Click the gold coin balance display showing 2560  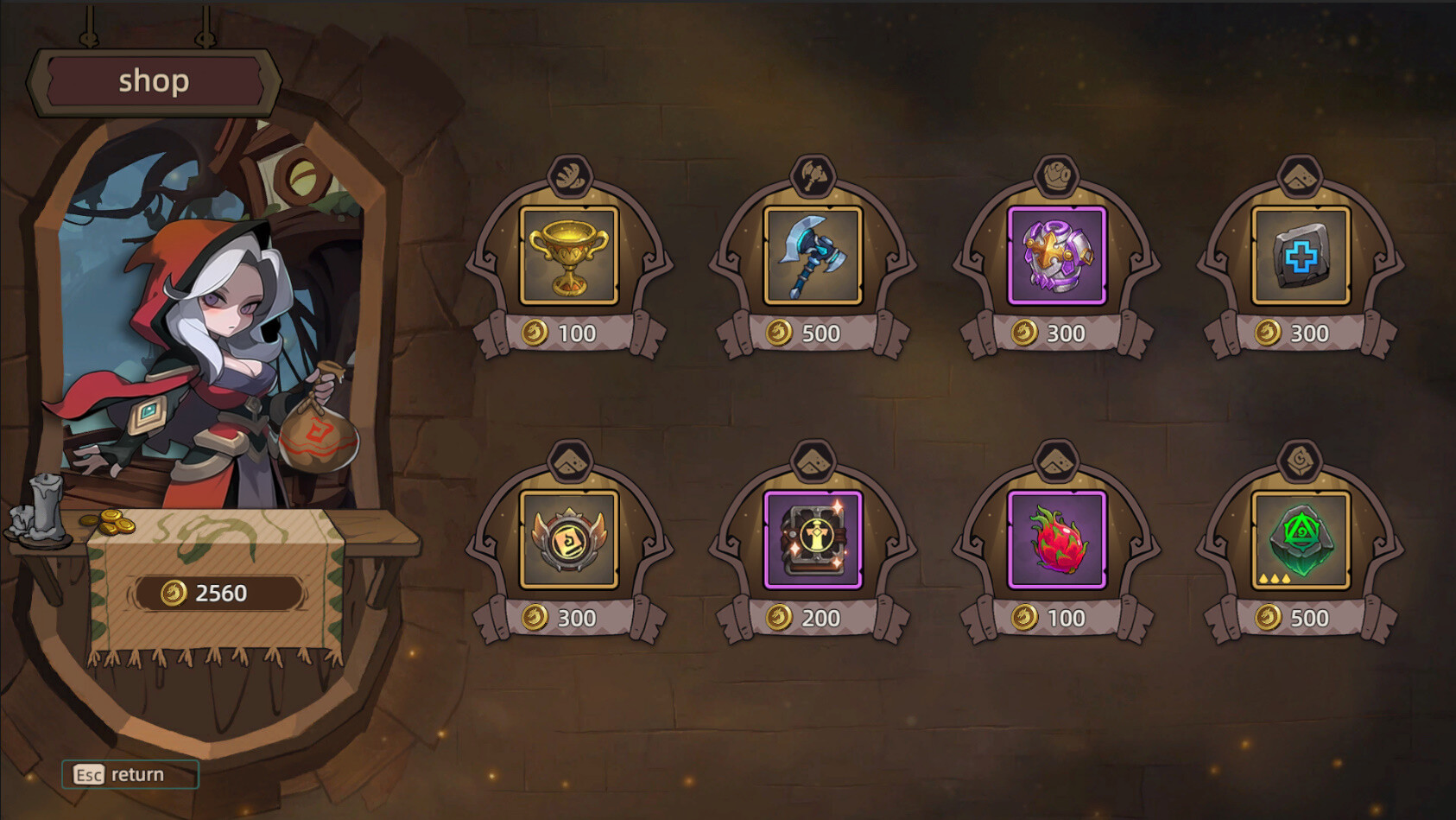coord(218,594)
